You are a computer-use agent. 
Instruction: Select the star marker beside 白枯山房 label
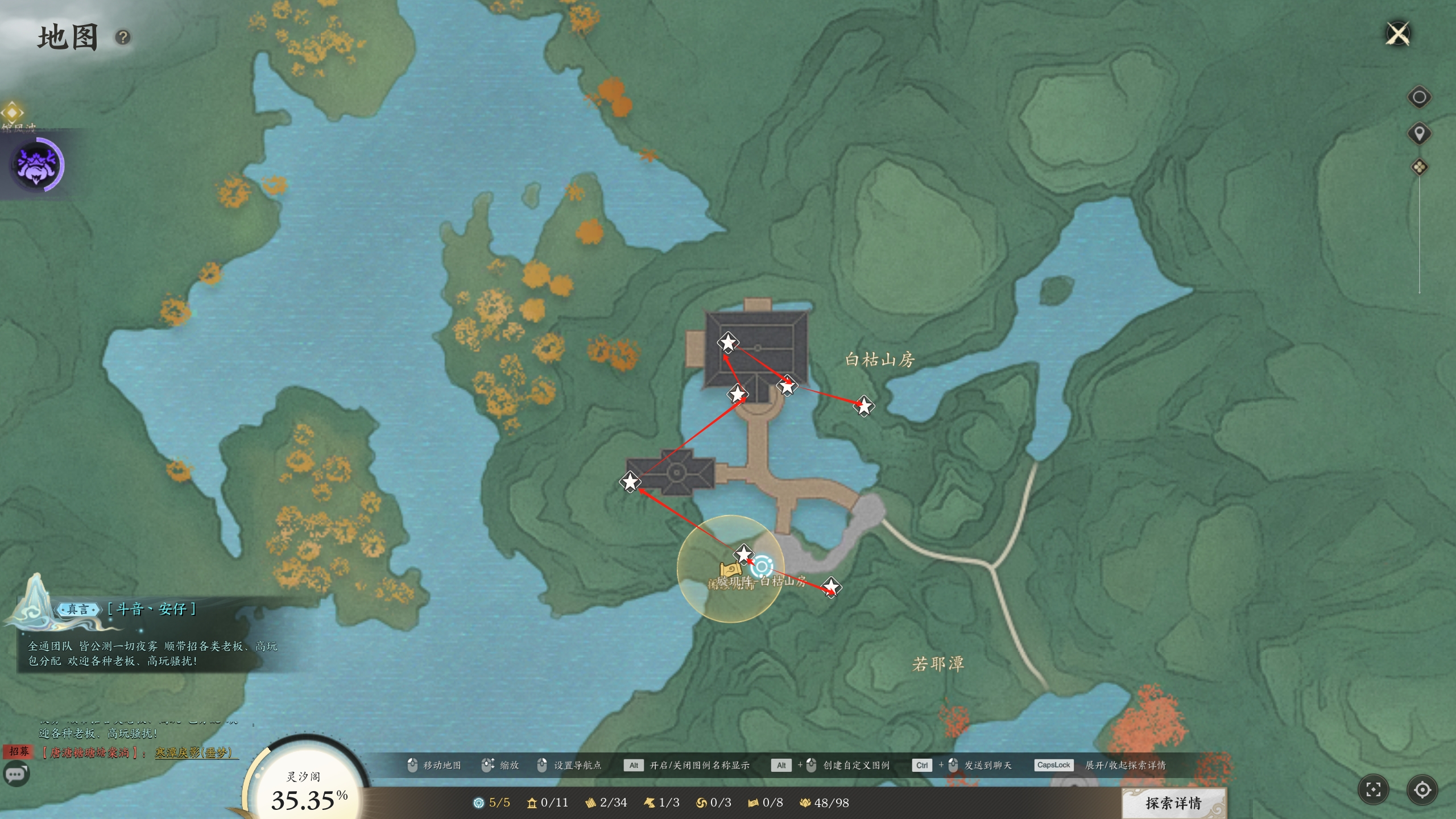pos(864,406)
